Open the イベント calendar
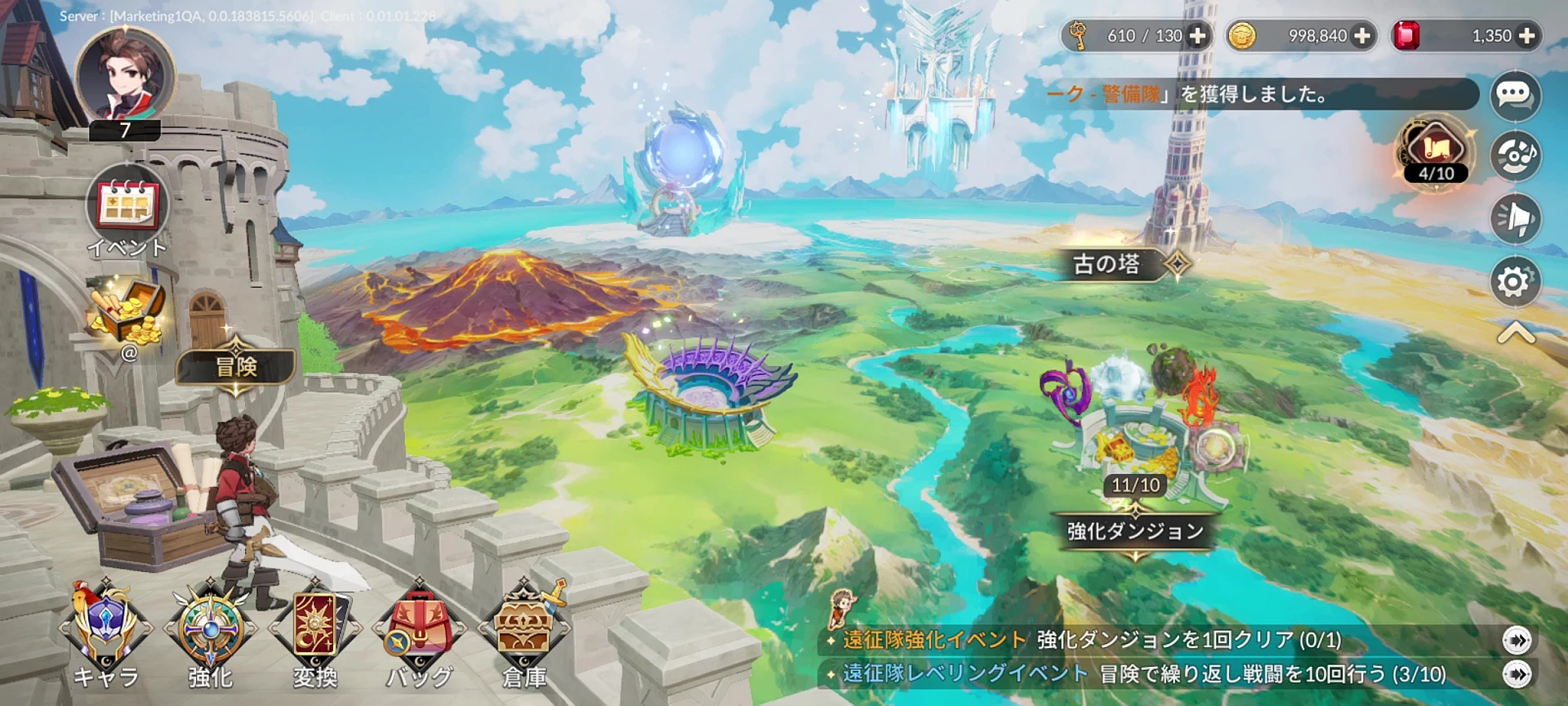 coord(127,205)
